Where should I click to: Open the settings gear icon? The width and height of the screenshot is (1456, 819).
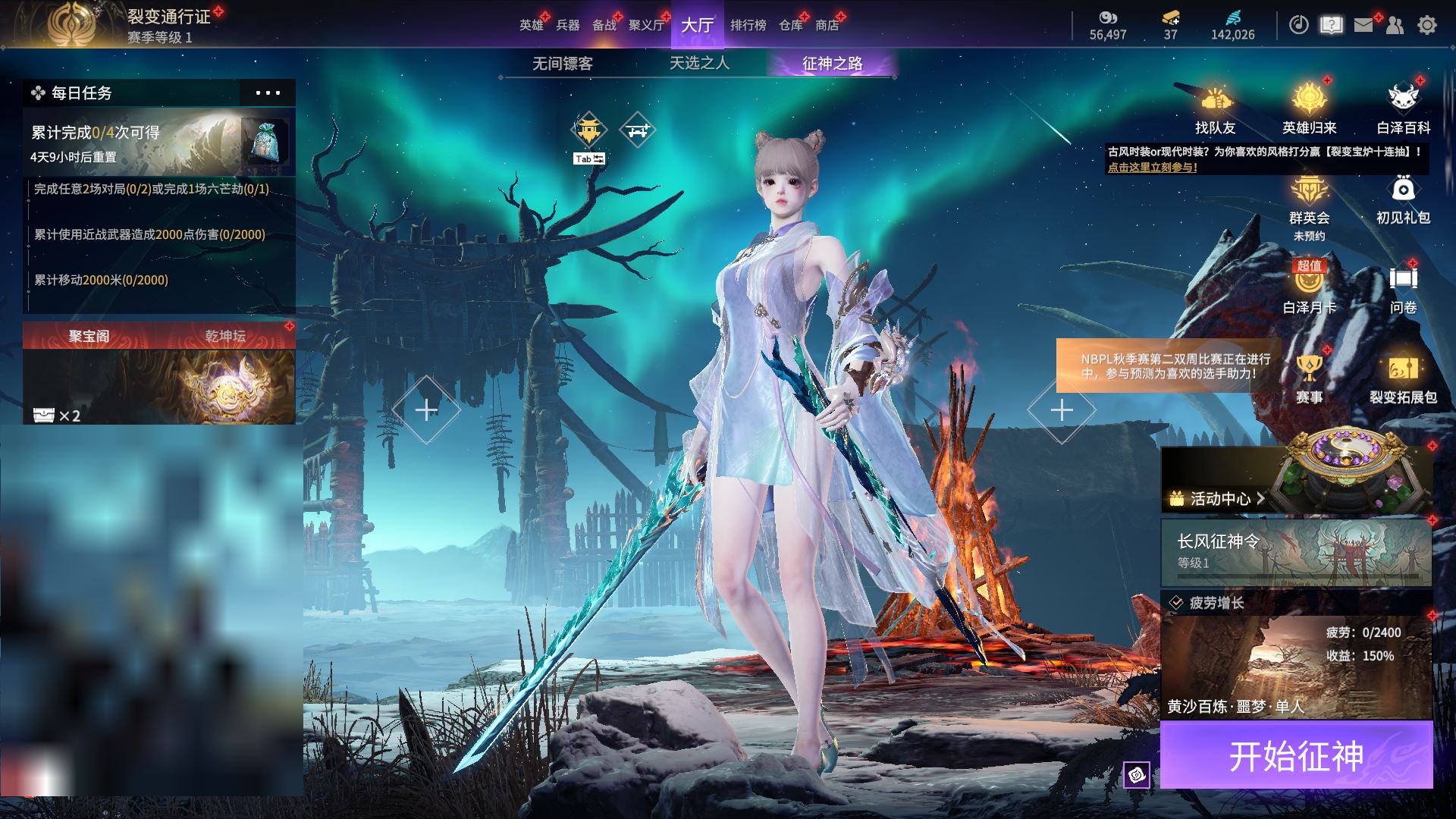(x=1426, y=25)
